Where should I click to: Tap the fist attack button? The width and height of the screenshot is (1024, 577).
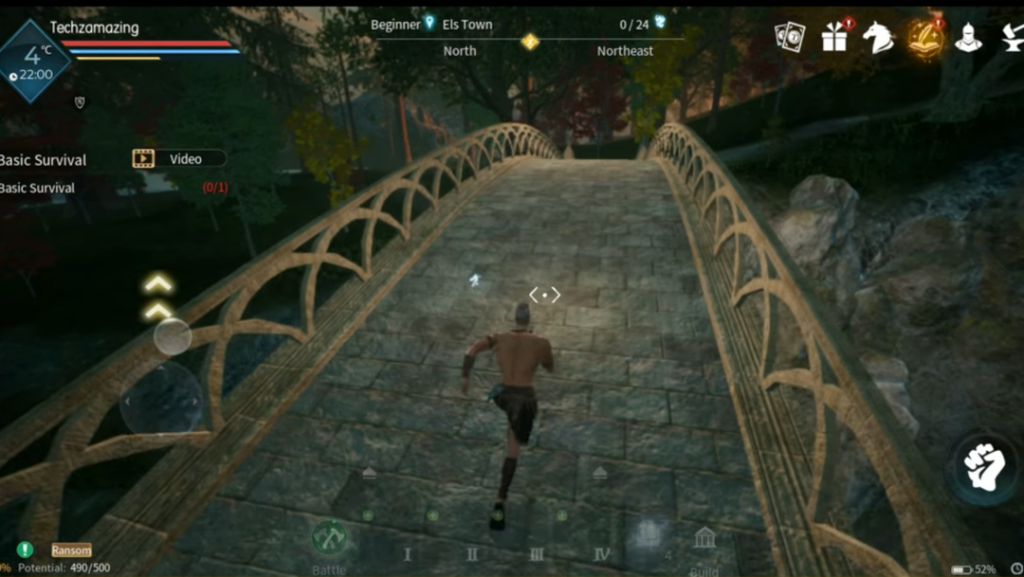tap(983, 466)
